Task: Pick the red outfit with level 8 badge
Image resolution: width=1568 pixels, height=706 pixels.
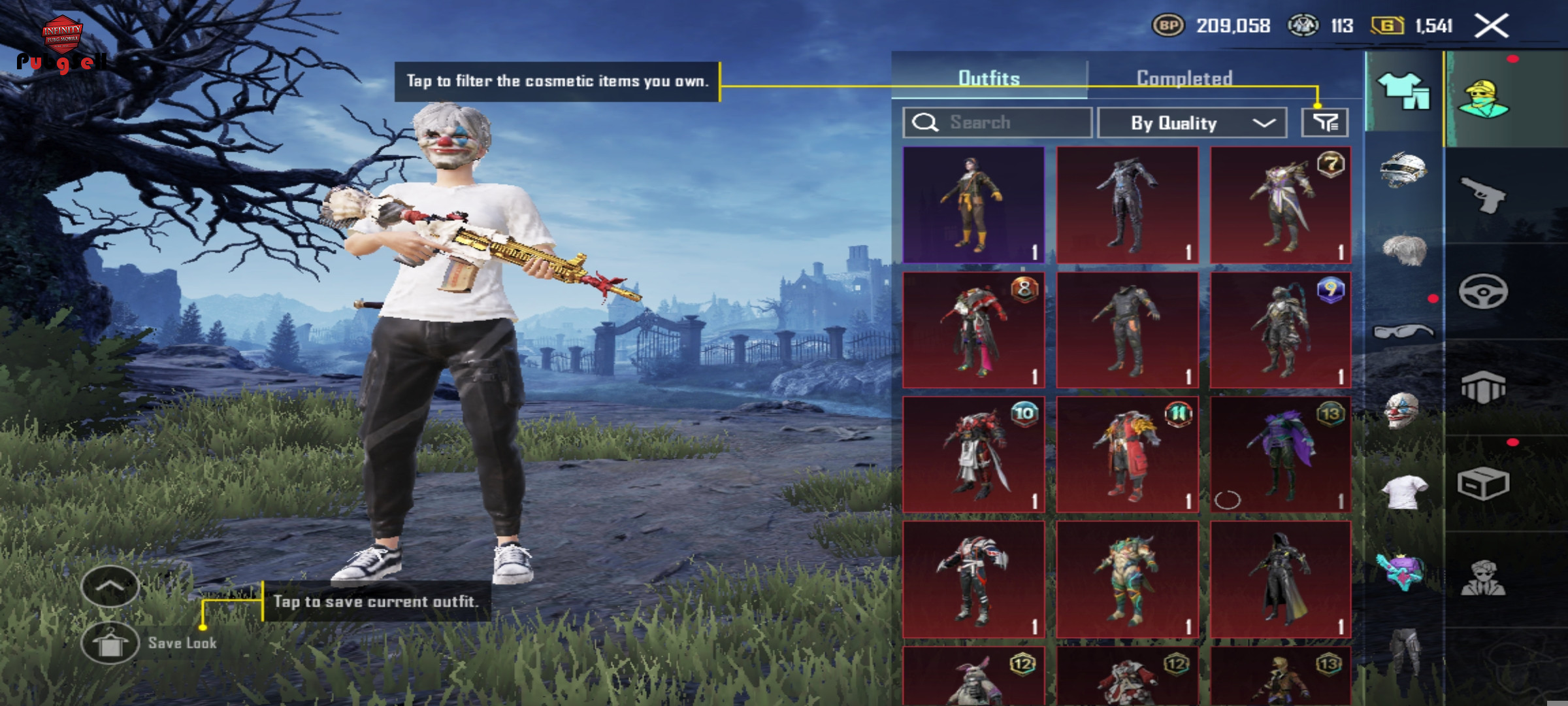Action: [x=973, y=330]
